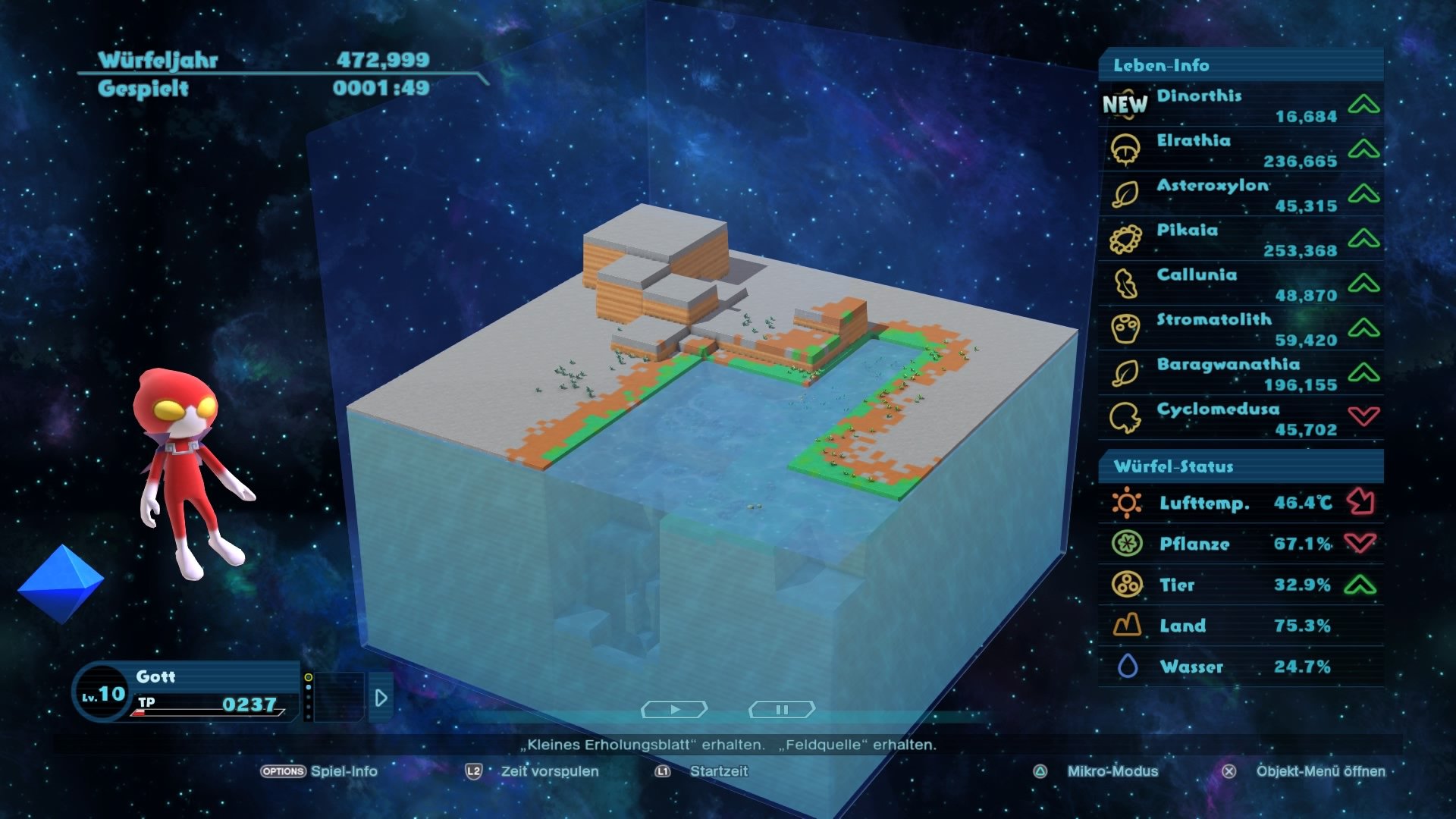Select the Elrathia life entry
Screen dimensions: 1456x819
pyautogui.click(x=1241, y=150)
